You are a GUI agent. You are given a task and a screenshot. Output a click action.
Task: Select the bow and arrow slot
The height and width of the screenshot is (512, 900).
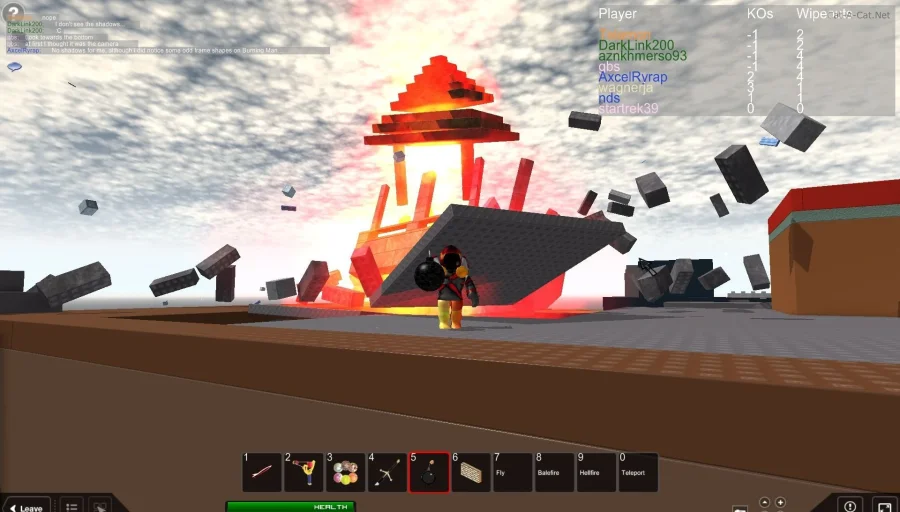[x=388, y=472]
